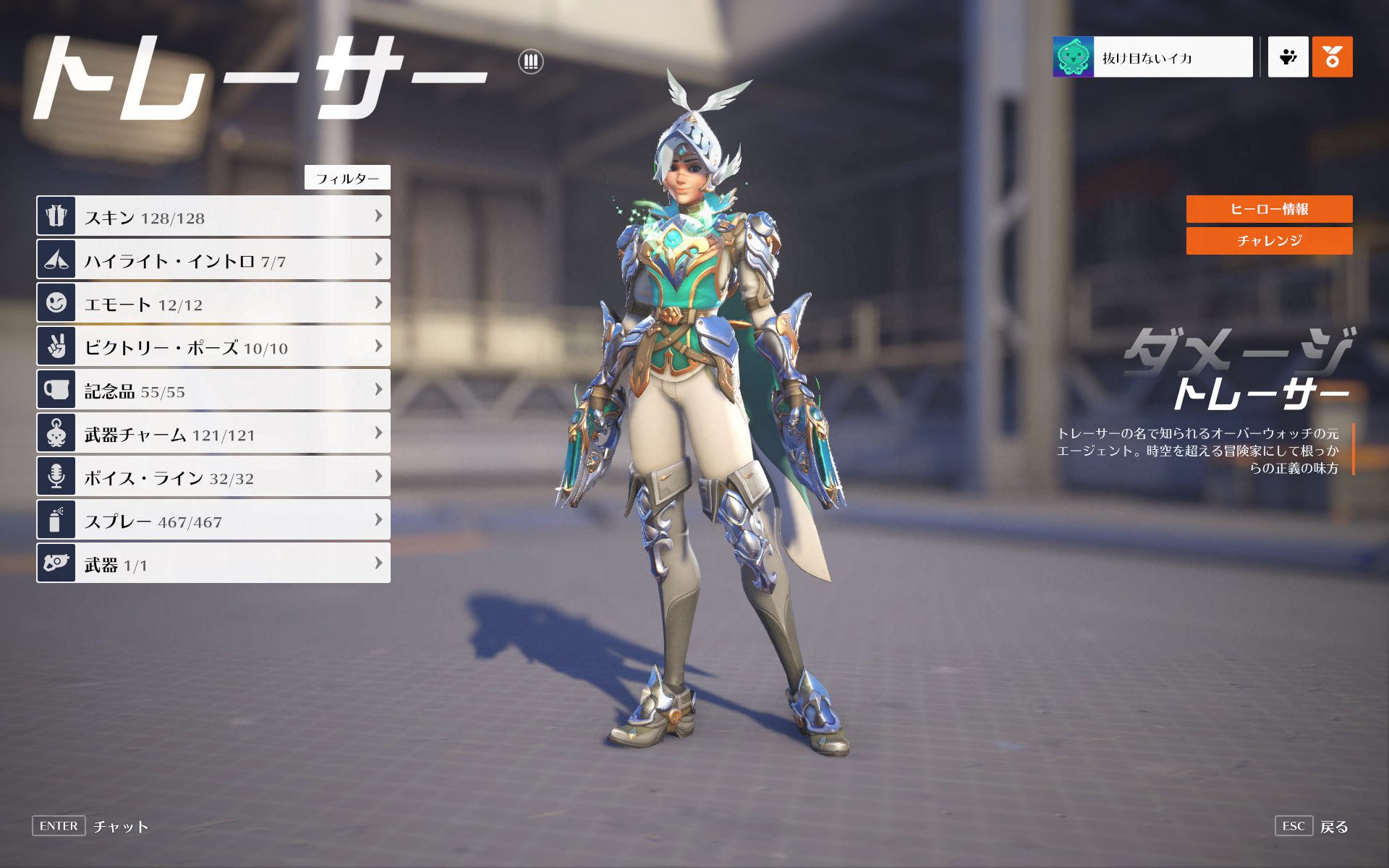
Task: Open the スキン (Skins) category
Action: (x=213, y=216)
